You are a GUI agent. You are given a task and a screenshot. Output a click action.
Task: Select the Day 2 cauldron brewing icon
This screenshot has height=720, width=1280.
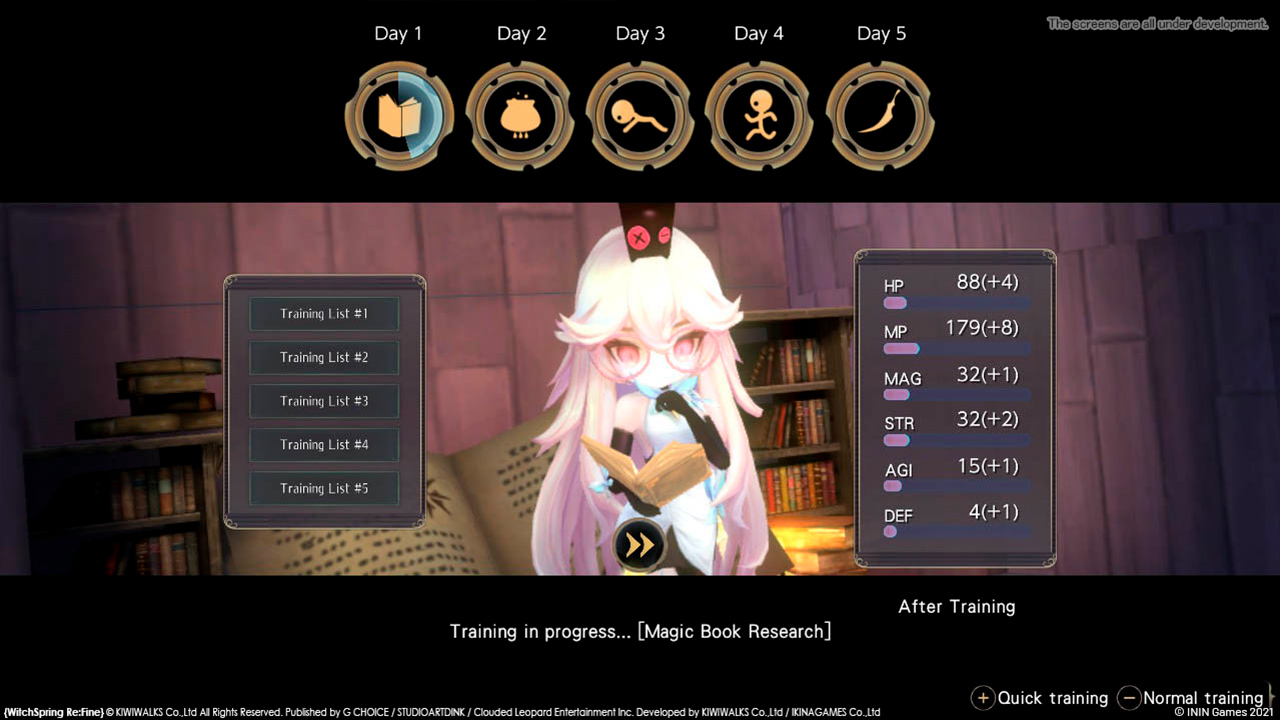pyautogui.click(x=521, y=115)
